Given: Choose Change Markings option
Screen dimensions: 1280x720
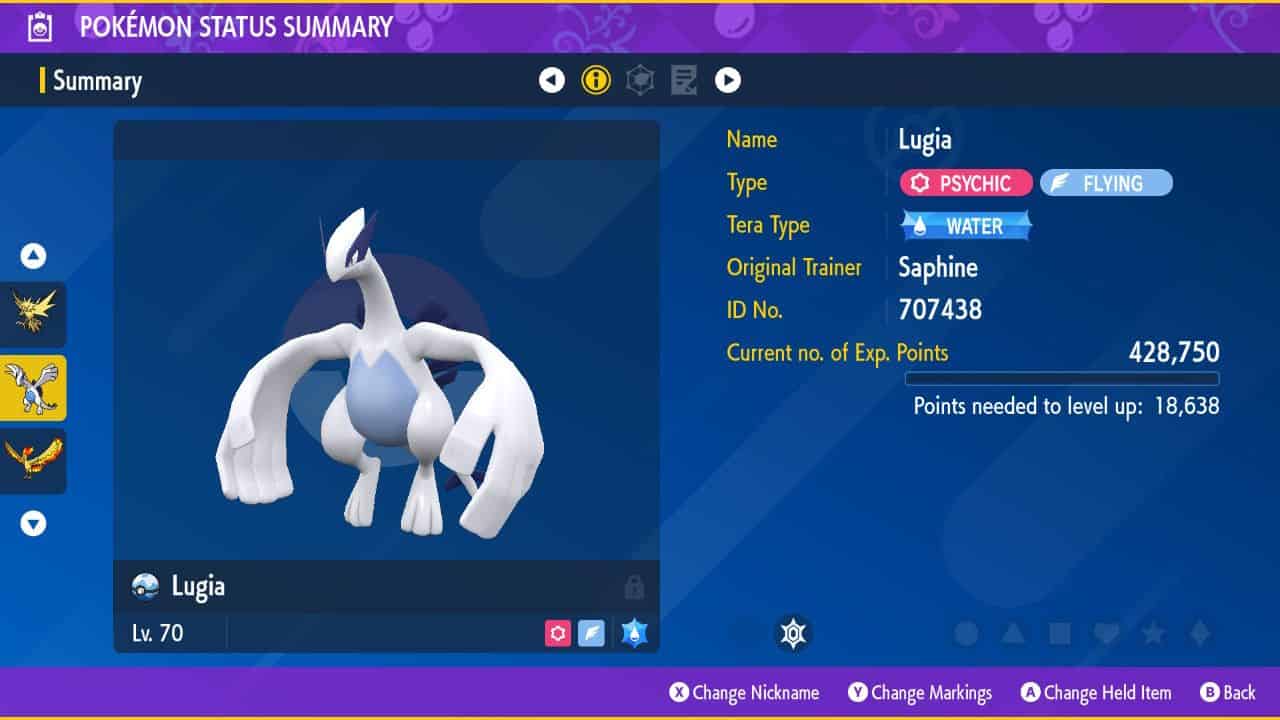Looking at the screenshot, I should pyautogui.click(x=920, y=693).
